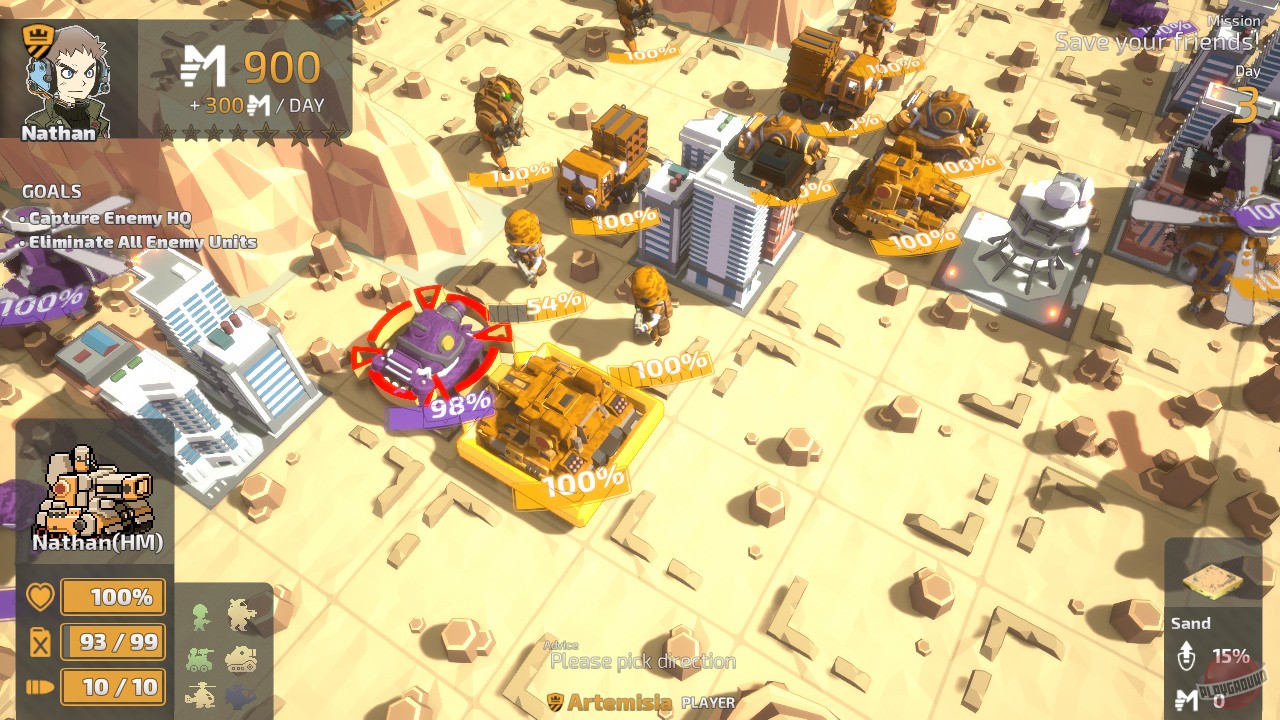This screenshot has height=720, width=1280.
Task: Click the bullet ammo icon
Action: [37, 688]
